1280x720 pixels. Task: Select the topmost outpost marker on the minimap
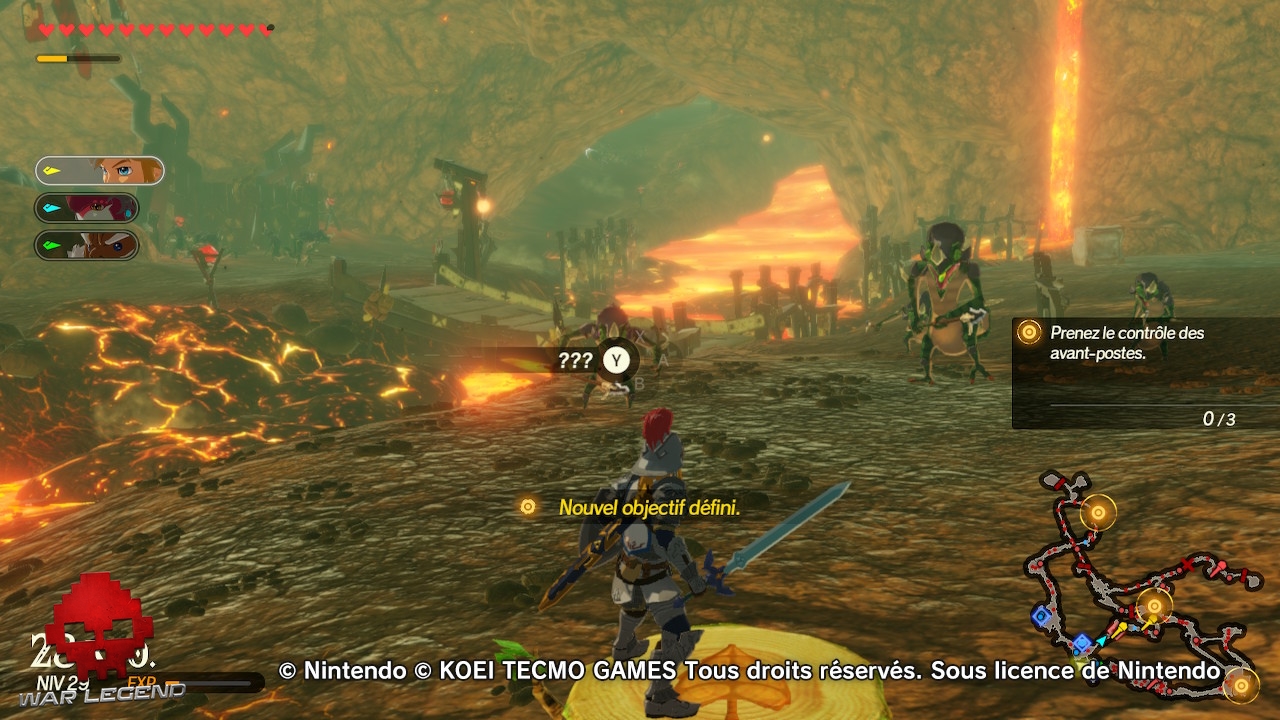click(x=1098, y=513)
